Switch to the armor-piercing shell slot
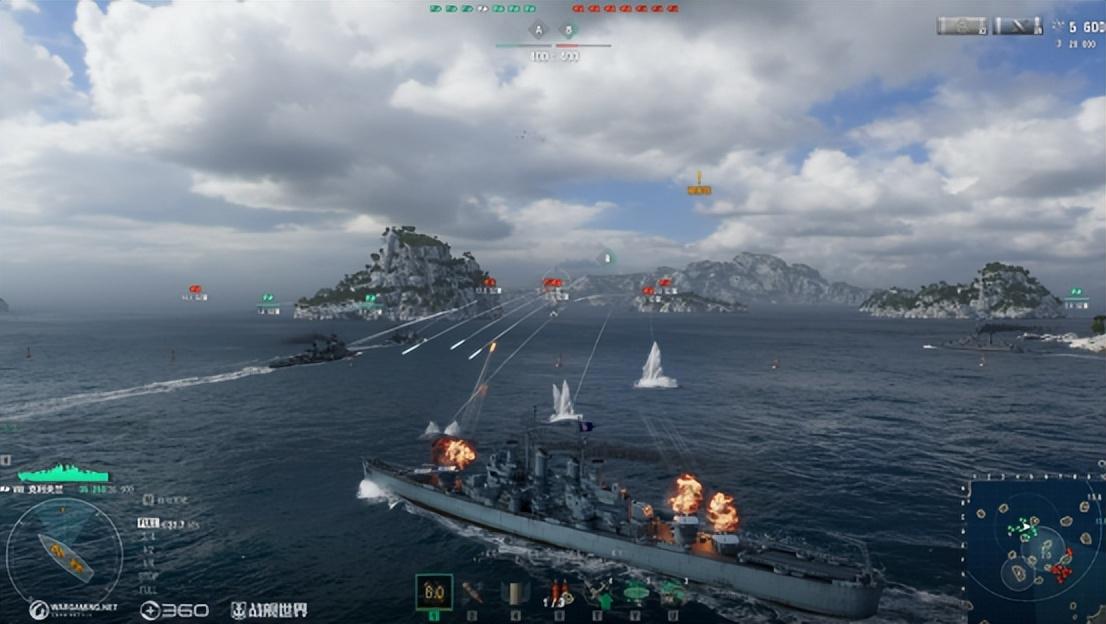 pos(472,592)
